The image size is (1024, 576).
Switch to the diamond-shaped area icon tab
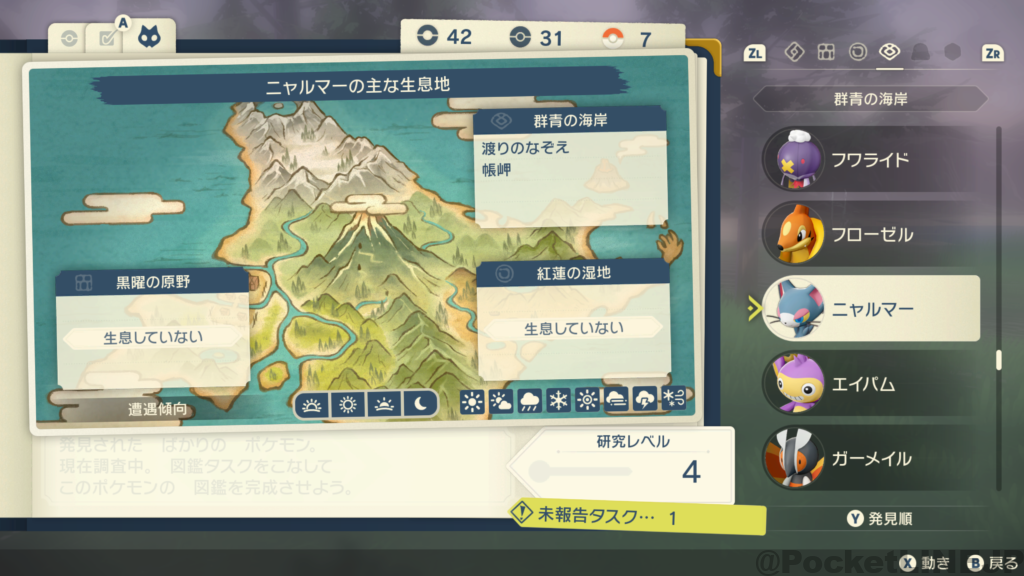pyautogui.click(x=793, y=52)
